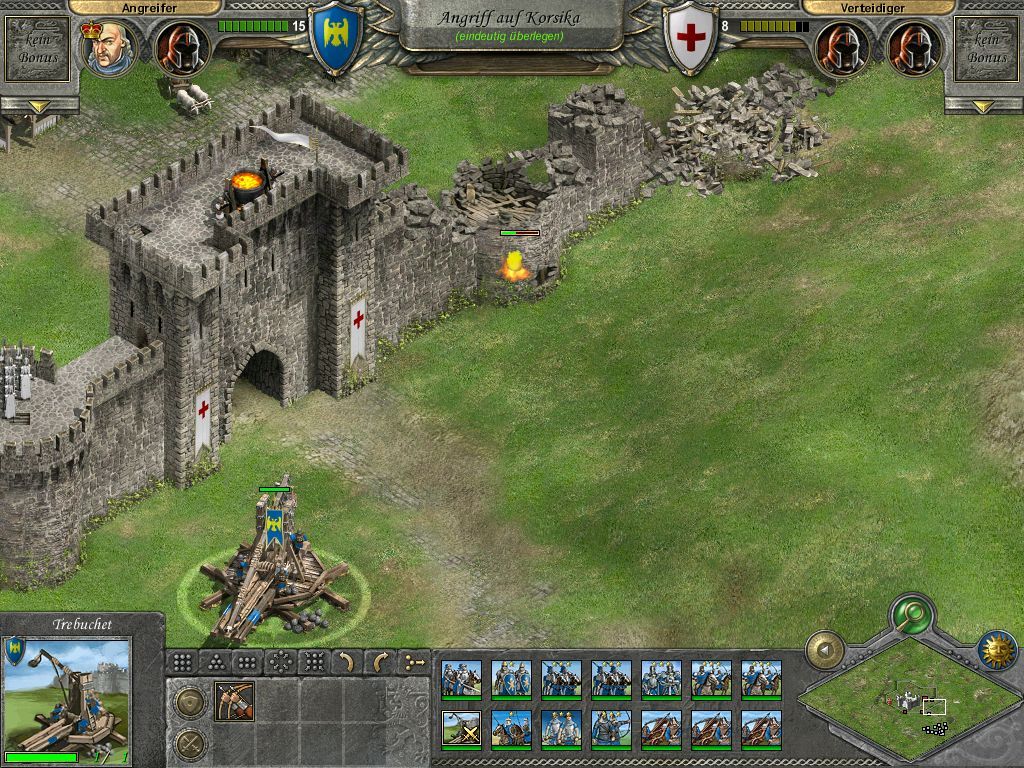Expand the defender bonus panel arrow
This screenshot has width=1024, height=768.
[x=984, y=106]
